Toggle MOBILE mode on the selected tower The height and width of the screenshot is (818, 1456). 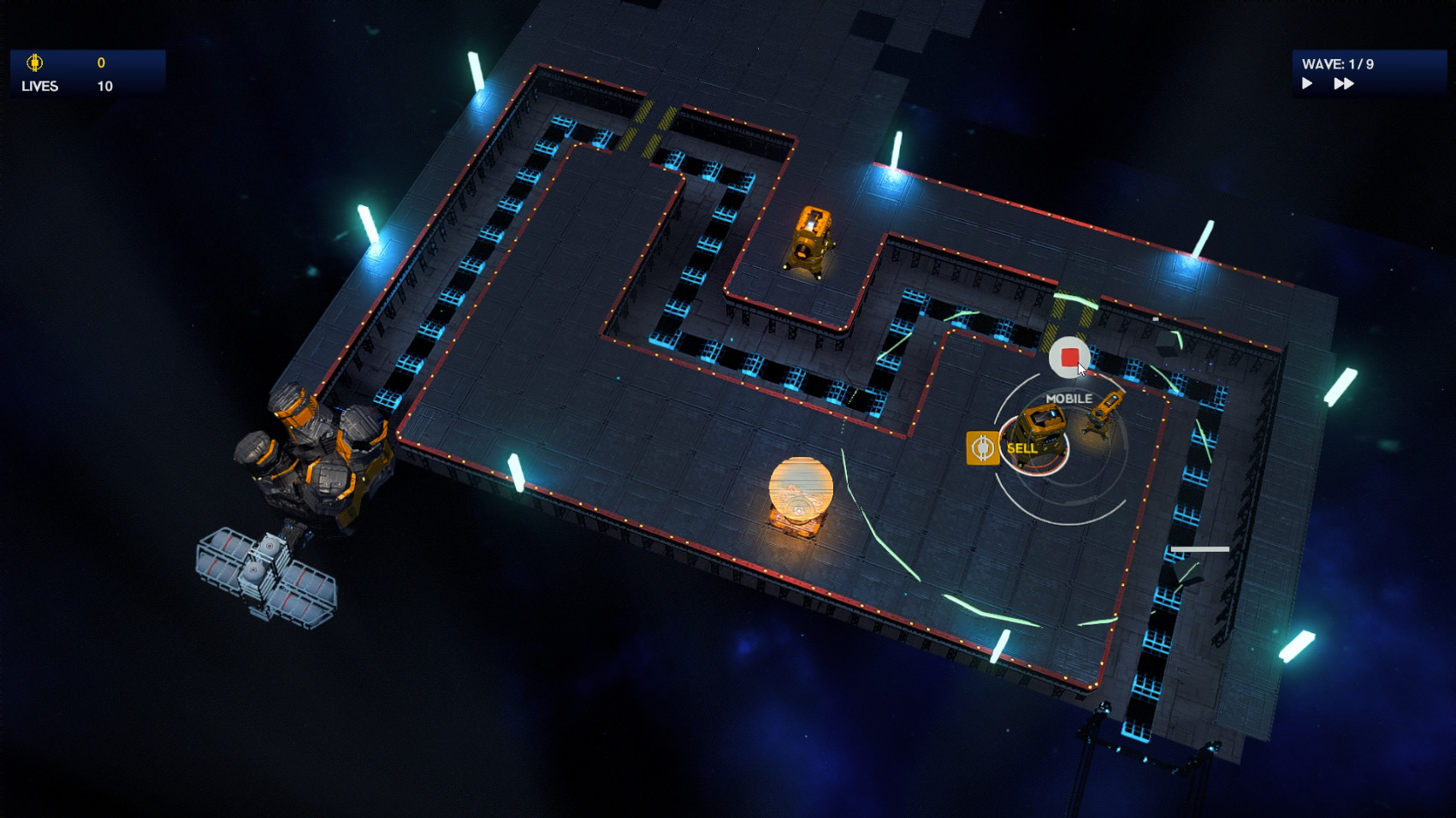[1068, 359]
